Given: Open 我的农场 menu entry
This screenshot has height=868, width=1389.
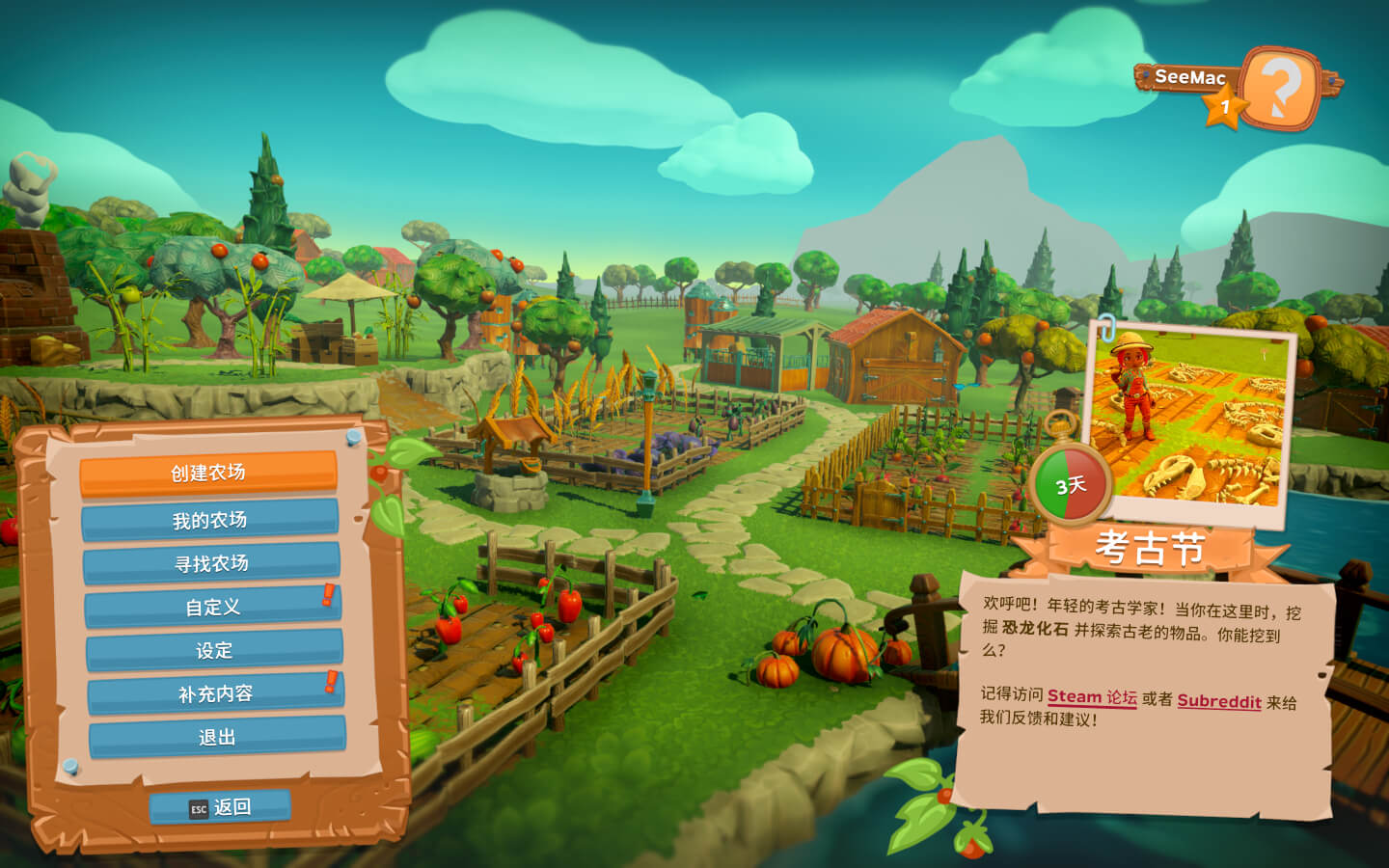Looking at the screenshot, I should (x=209, y=521).
